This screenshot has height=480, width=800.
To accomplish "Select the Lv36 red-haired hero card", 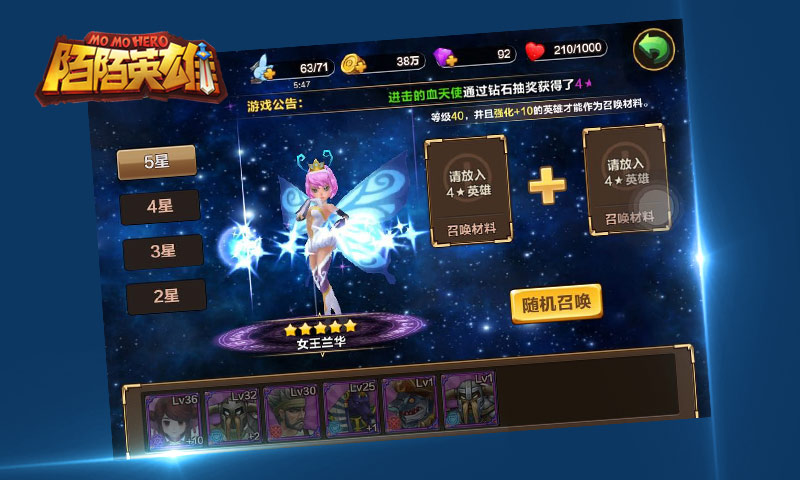I will coord(176,420).
